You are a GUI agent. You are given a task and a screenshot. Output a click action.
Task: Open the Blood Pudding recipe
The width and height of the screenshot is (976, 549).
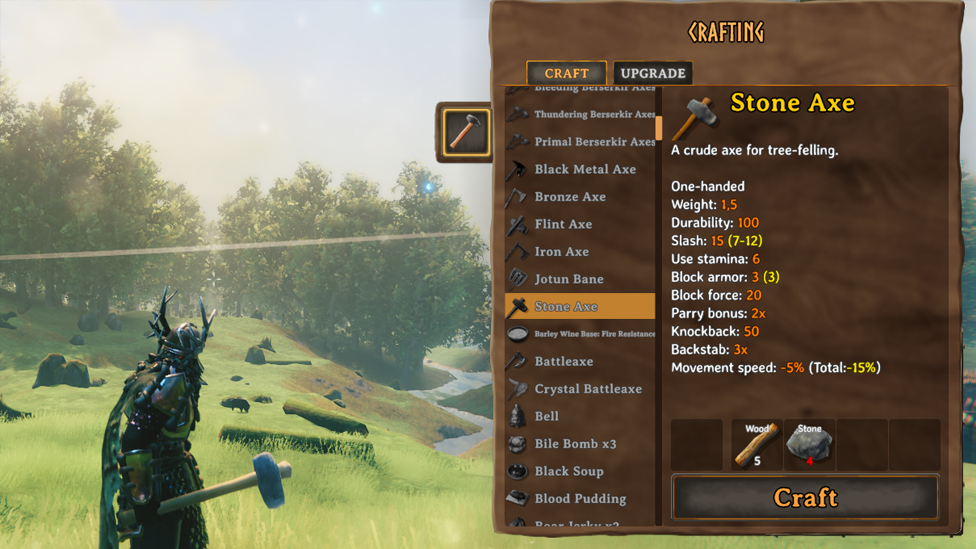click(x=580, y=498)
